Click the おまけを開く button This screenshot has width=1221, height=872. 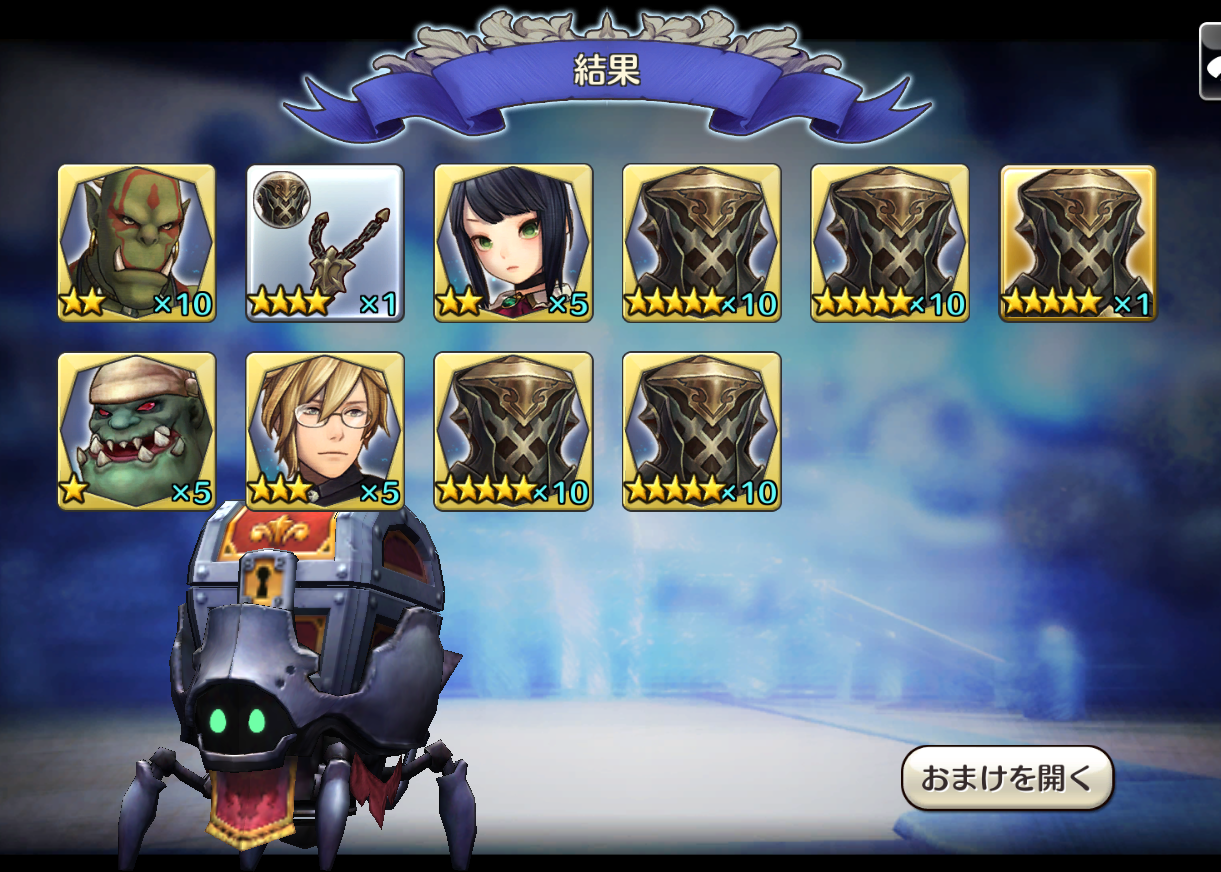click(x=1007, y=778)
